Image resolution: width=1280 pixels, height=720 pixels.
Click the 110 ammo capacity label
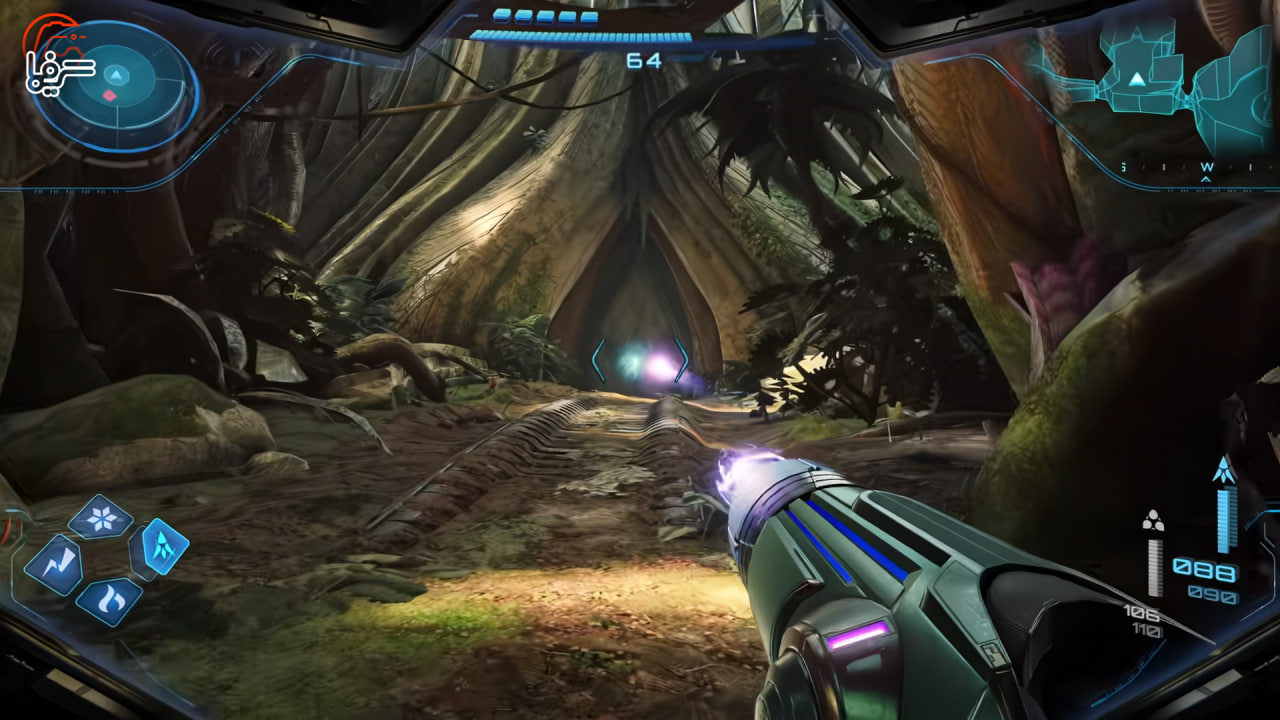1148,631
